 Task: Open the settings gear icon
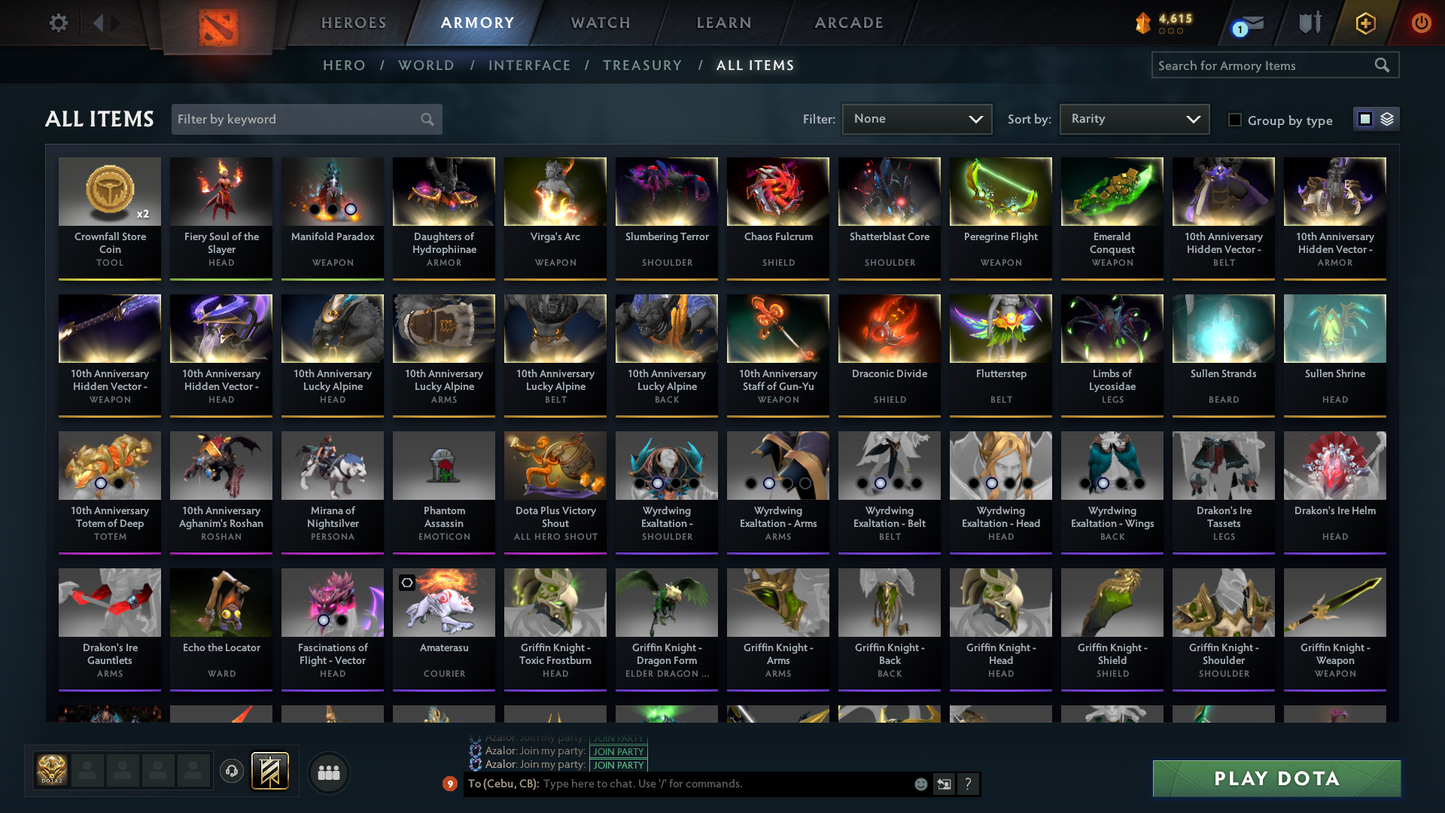(57, 22)
